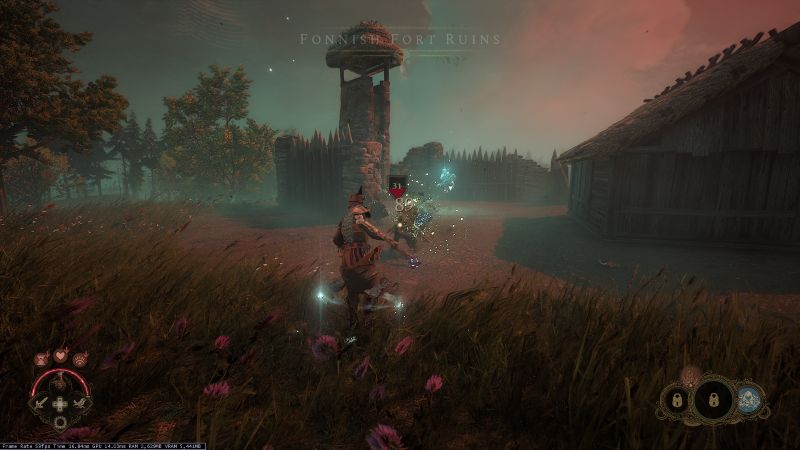The image size is (800, 450).
Task: Select the heart buff icon
Action: click(x=60, y=355)
